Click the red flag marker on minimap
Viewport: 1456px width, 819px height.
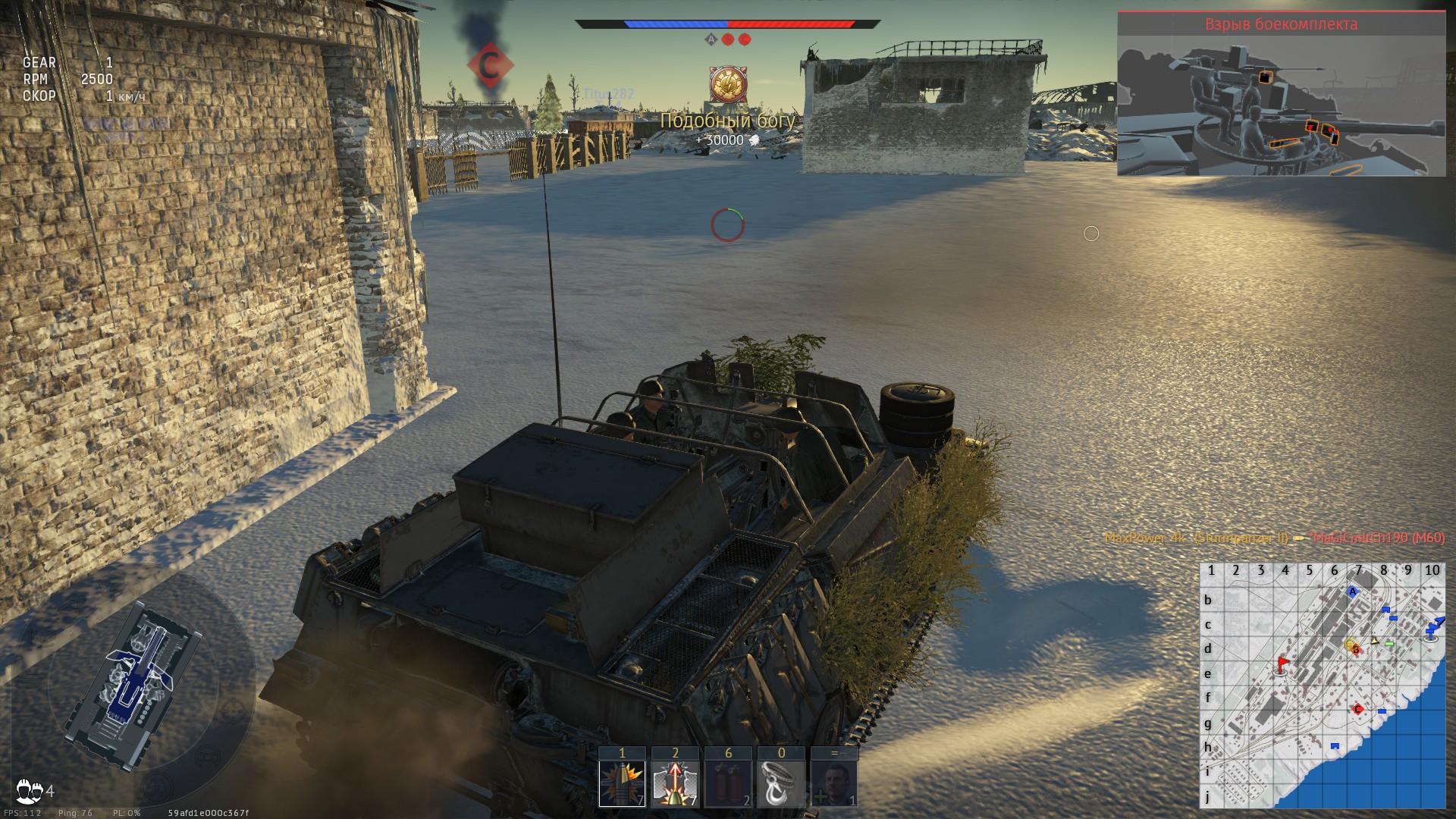coord(1282,665)
